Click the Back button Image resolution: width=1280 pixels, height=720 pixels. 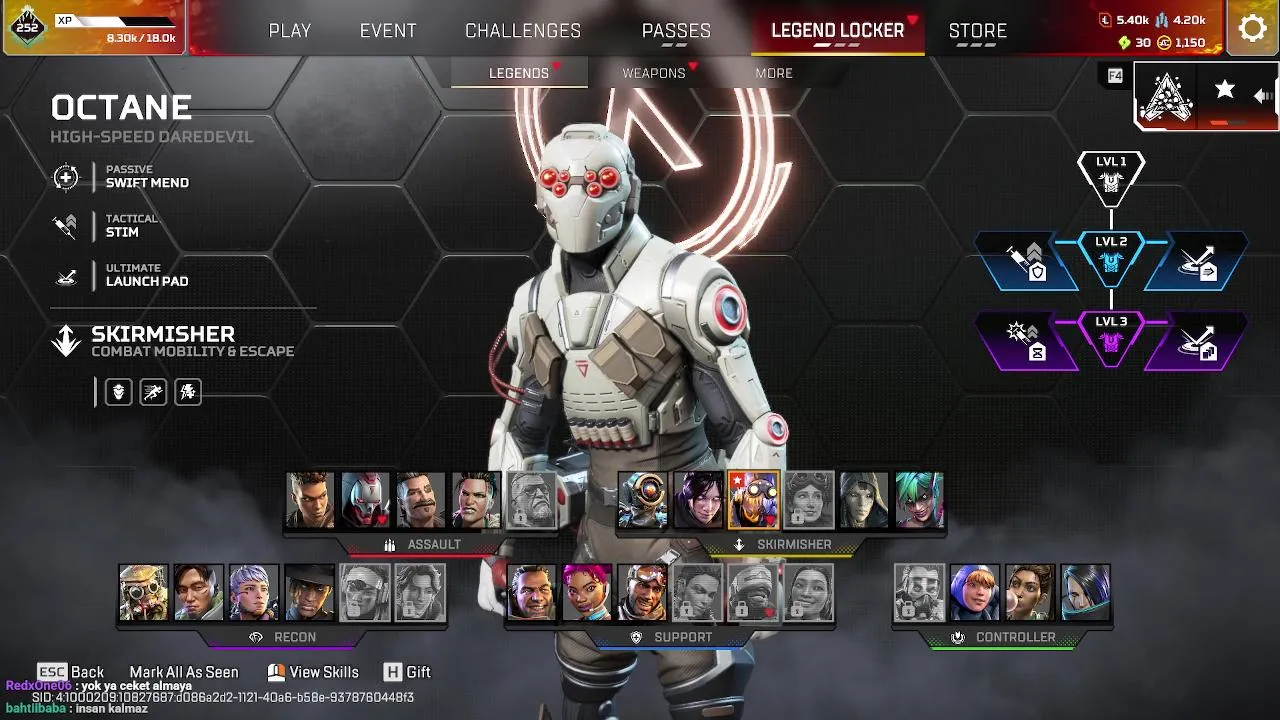pyautogui.click(x=71, y=672)
